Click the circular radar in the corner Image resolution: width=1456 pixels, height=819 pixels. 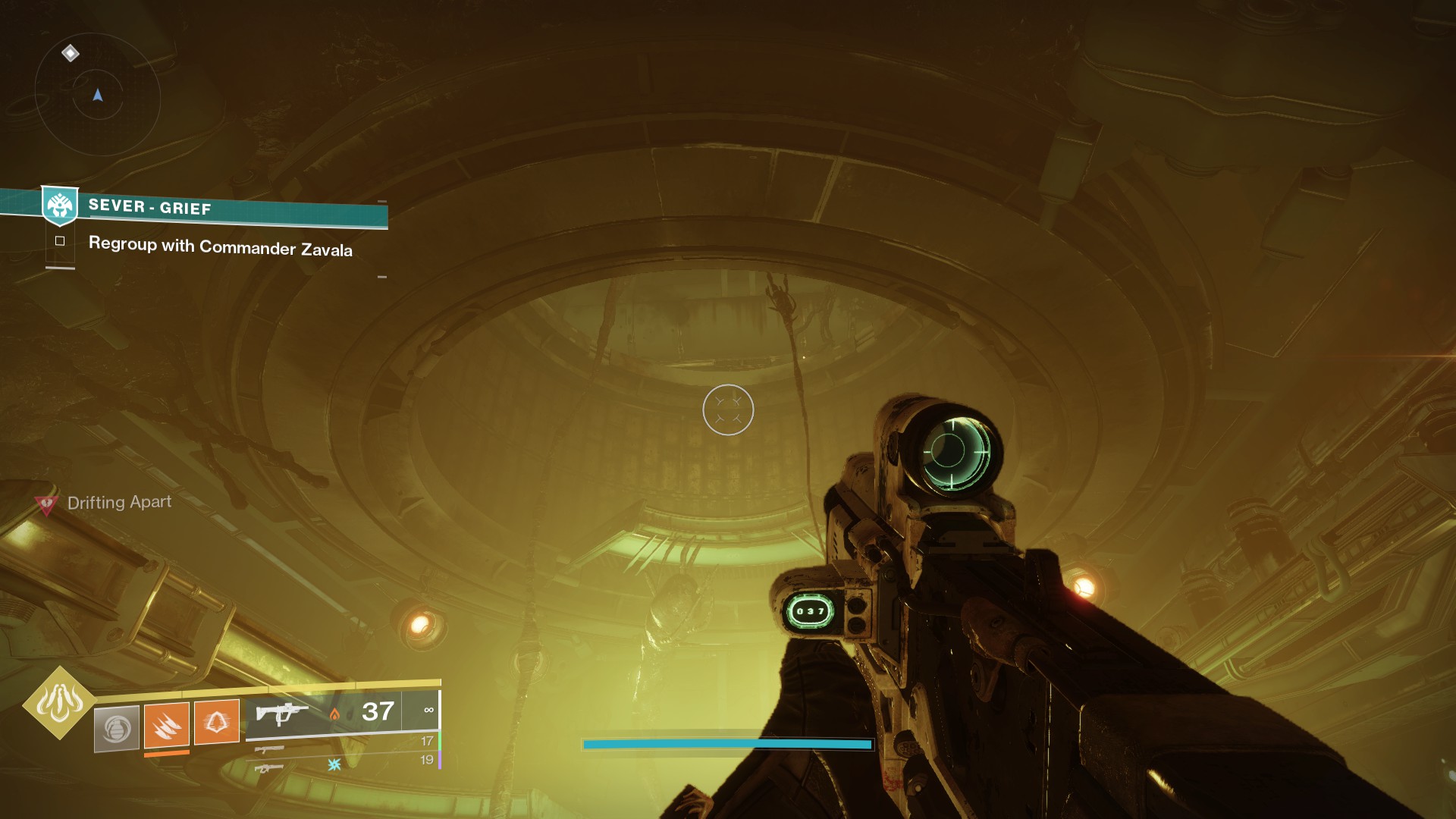(x=97, y=96)
